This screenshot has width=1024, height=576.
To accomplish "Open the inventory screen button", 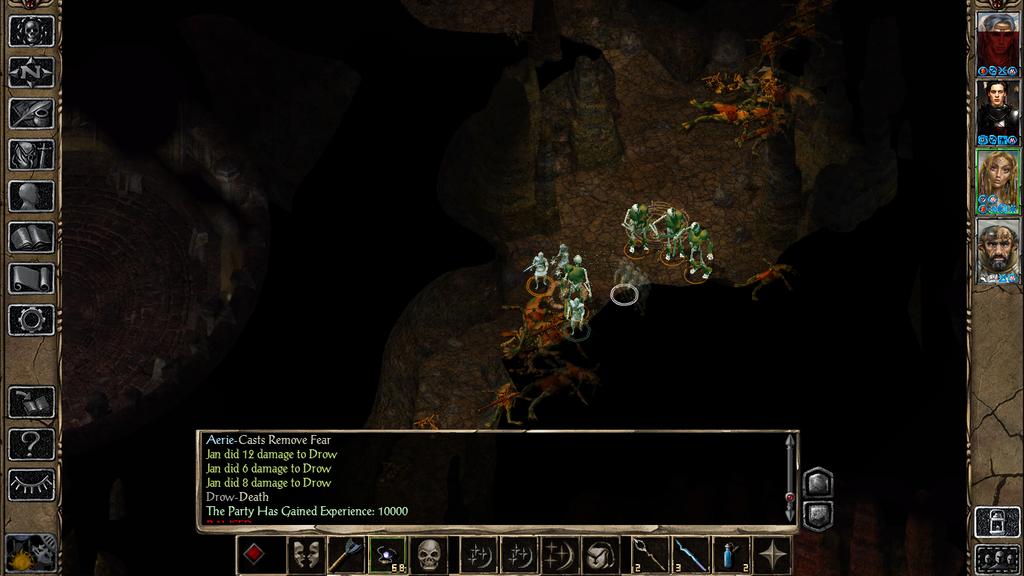I will point(31,154).
